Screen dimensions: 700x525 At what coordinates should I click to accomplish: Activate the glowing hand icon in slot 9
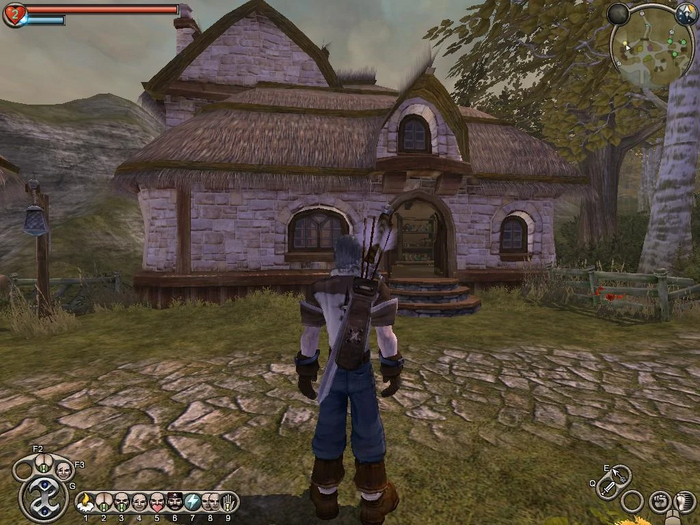pyautogui.click(x=228, y=501)
